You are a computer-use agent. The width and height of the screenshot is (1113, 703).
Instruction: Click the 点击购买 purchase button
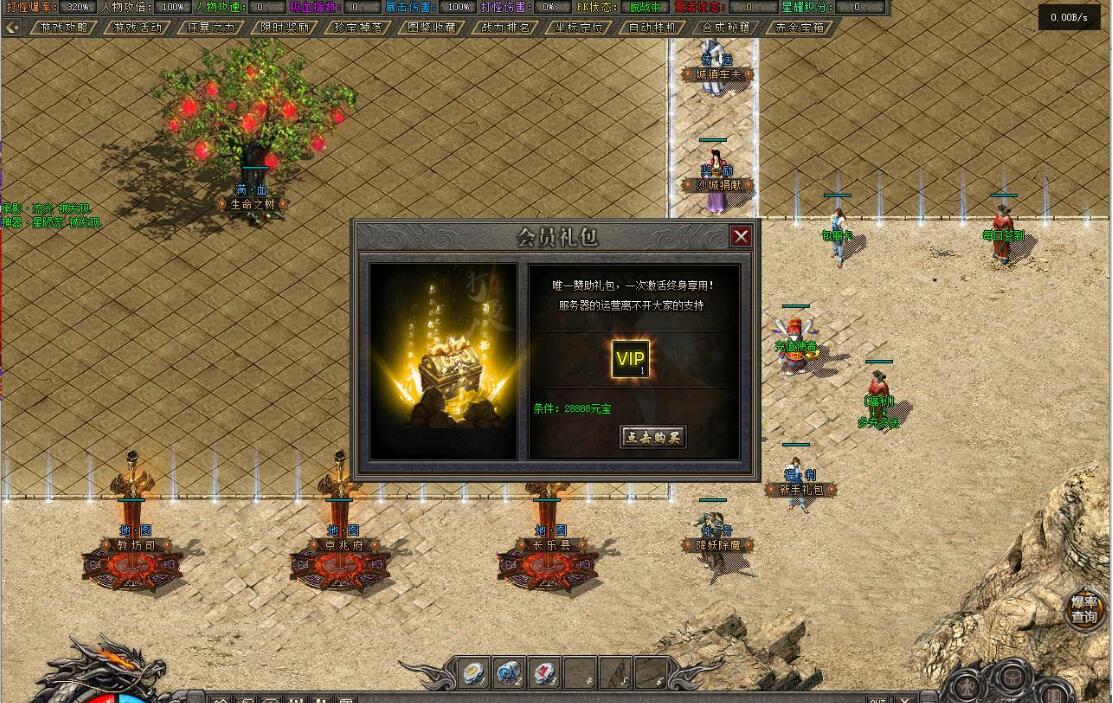[x=653, y=437]
